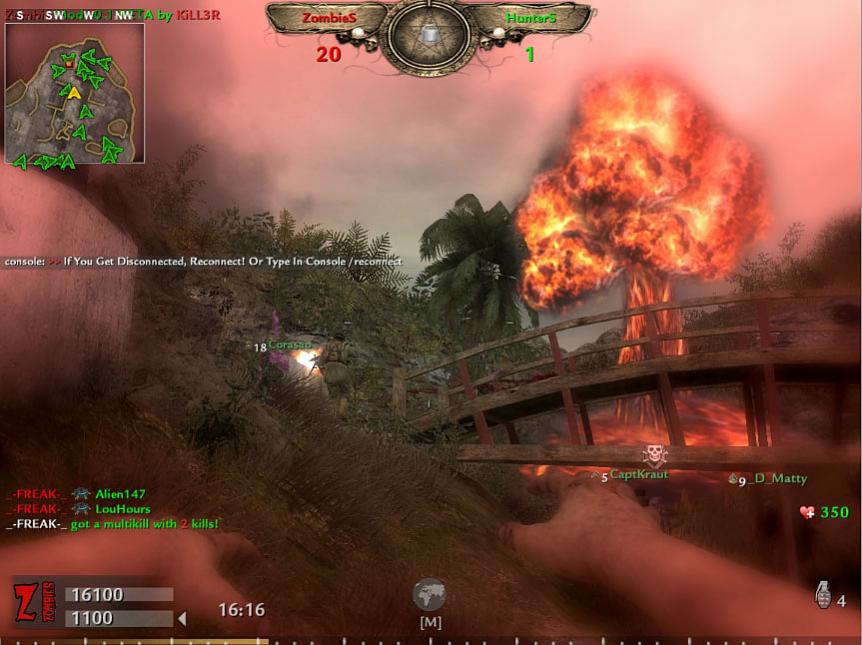This screenshot has width=862, height=645.
Task: Click the pentagram emblem between team scores
Action: tap(429, 35)
